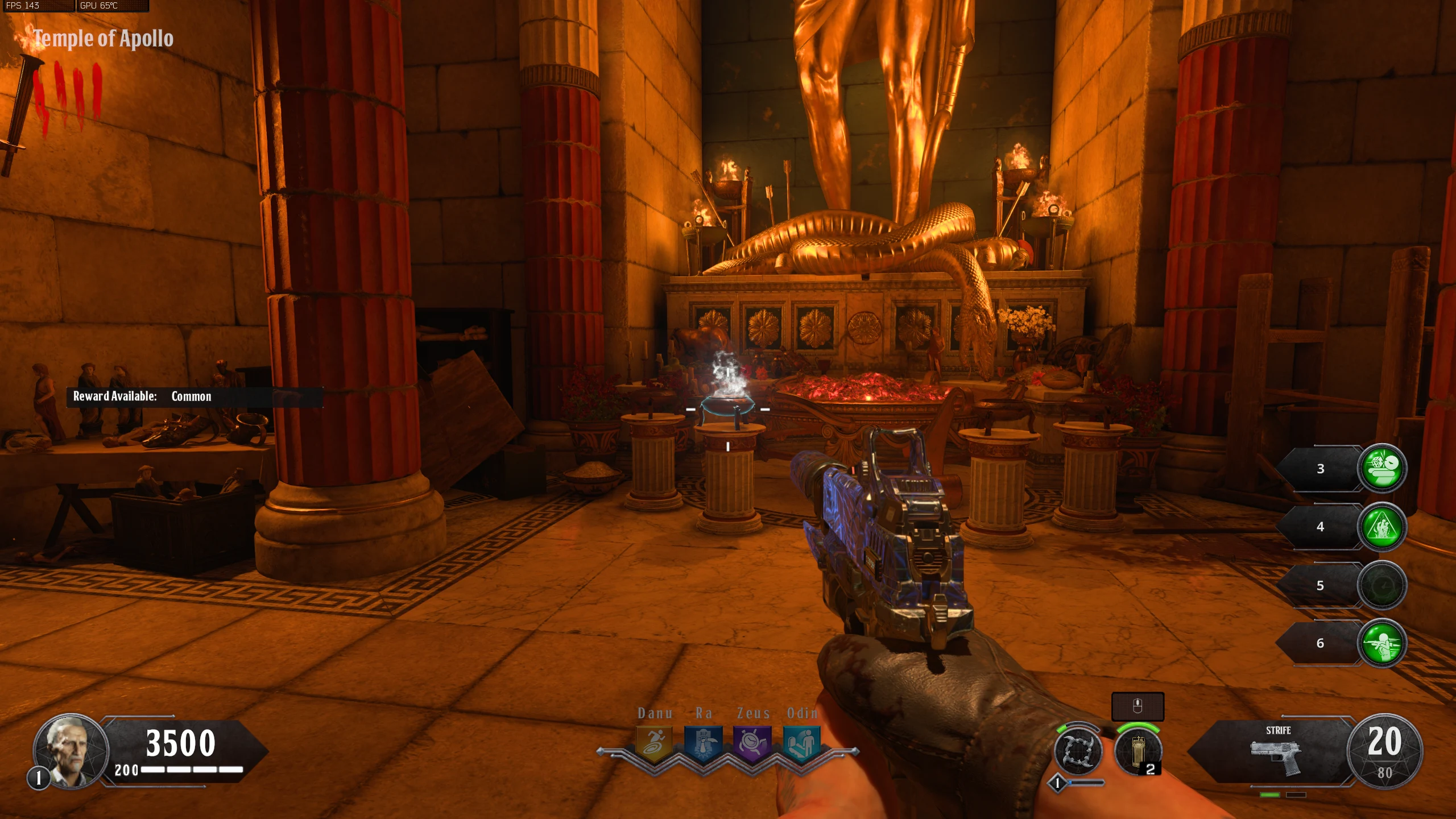
Task: Click the player character portrait
Action: pos(71,750)
